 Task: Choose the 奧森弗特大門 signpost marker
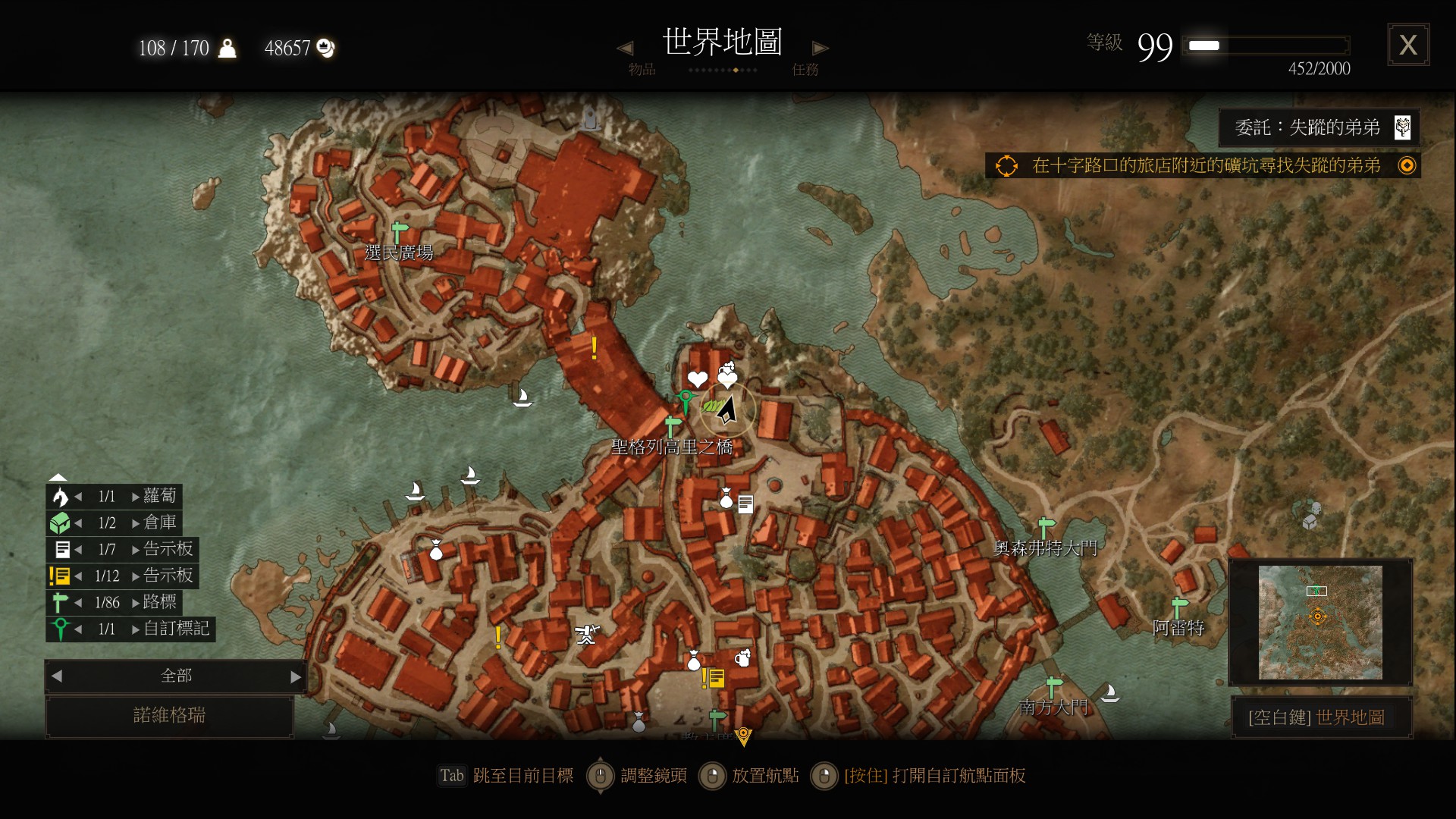click(x=1046, y=526)
